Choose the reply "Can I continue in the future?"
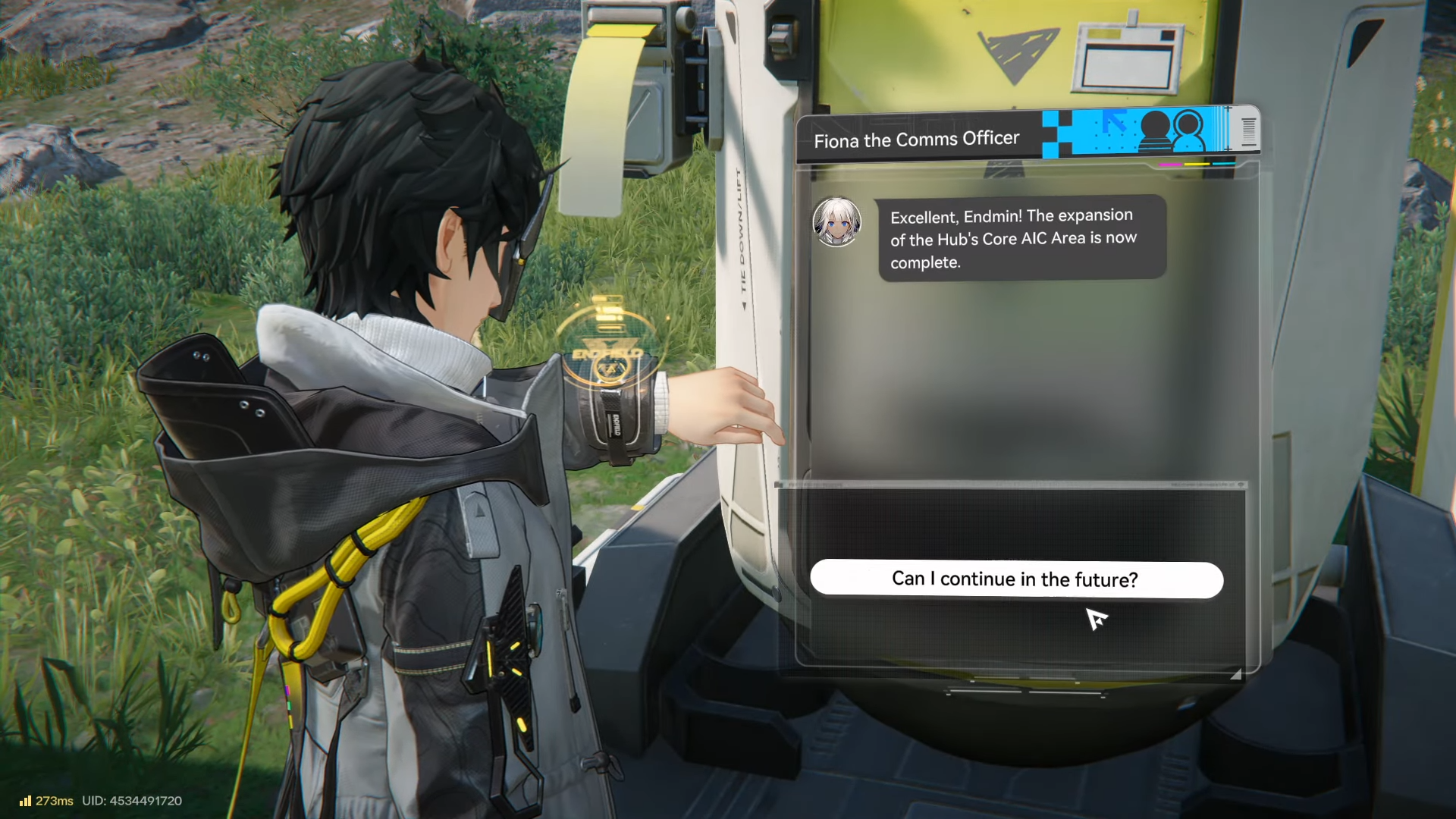 pos(1015,580)
